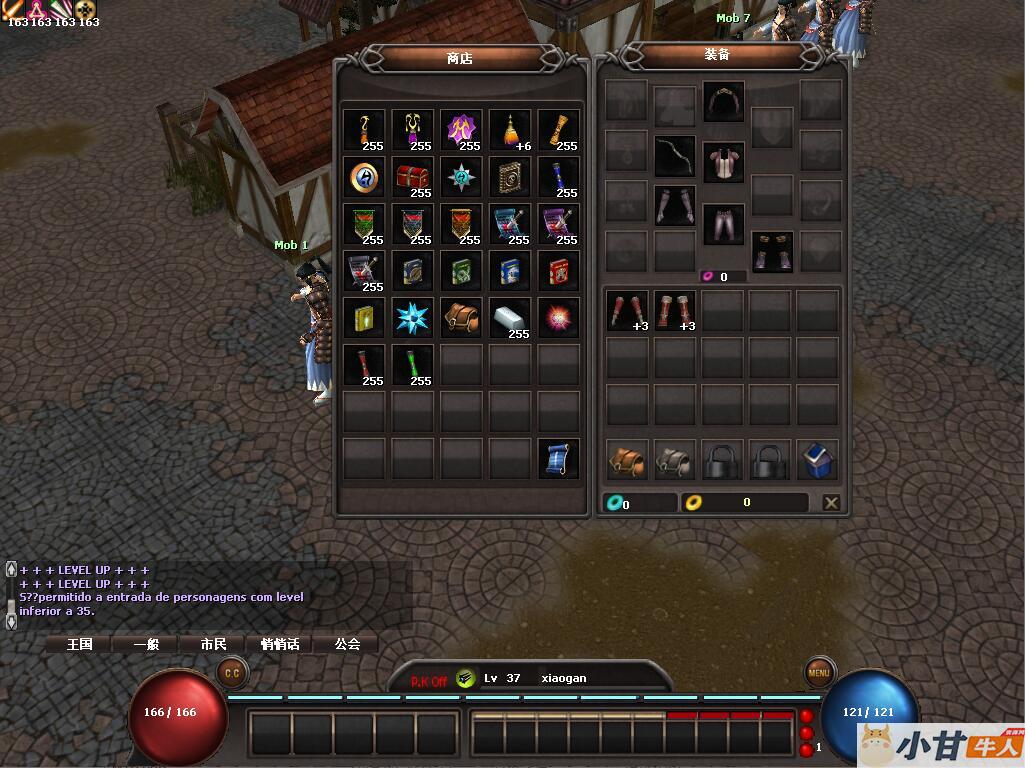The width and height of the screenshot is (1025, 768).
Task: Open the blue storage box icon
Action: [x=819, y=459]
